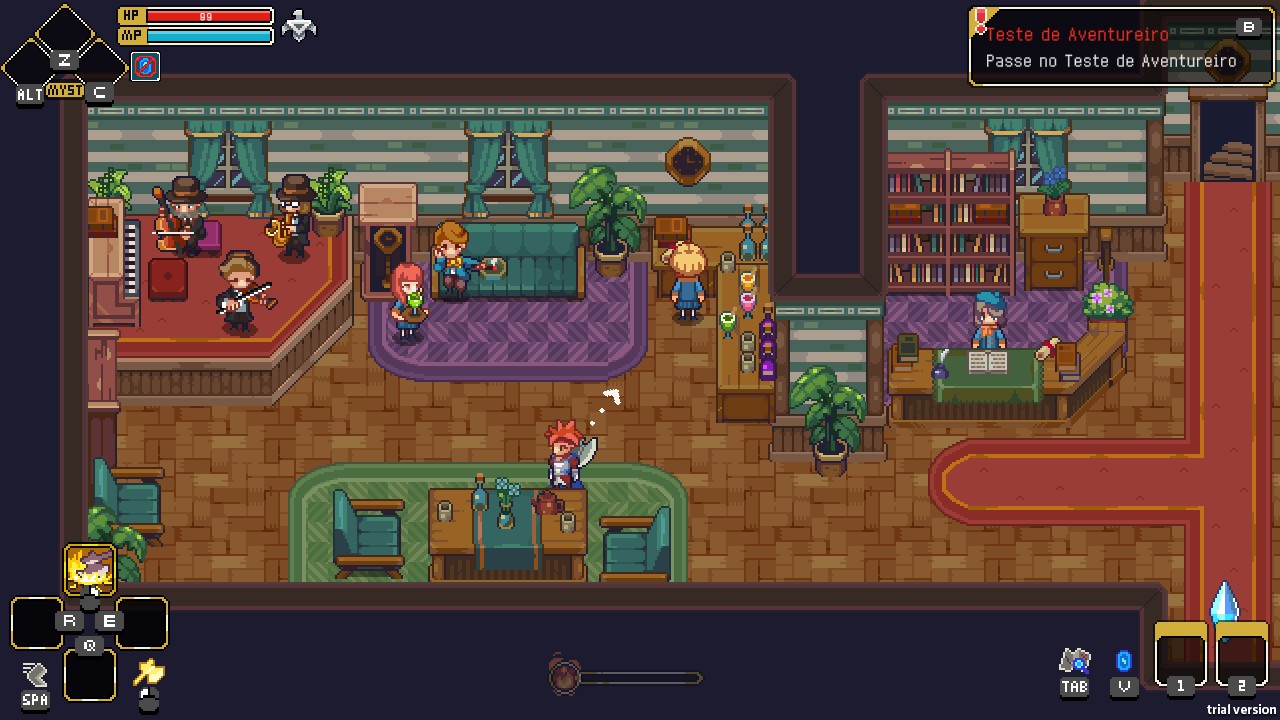Activate the dash wing icon
The height and width of the screenshot is (720, 1280).
click(x=35, y=673)
